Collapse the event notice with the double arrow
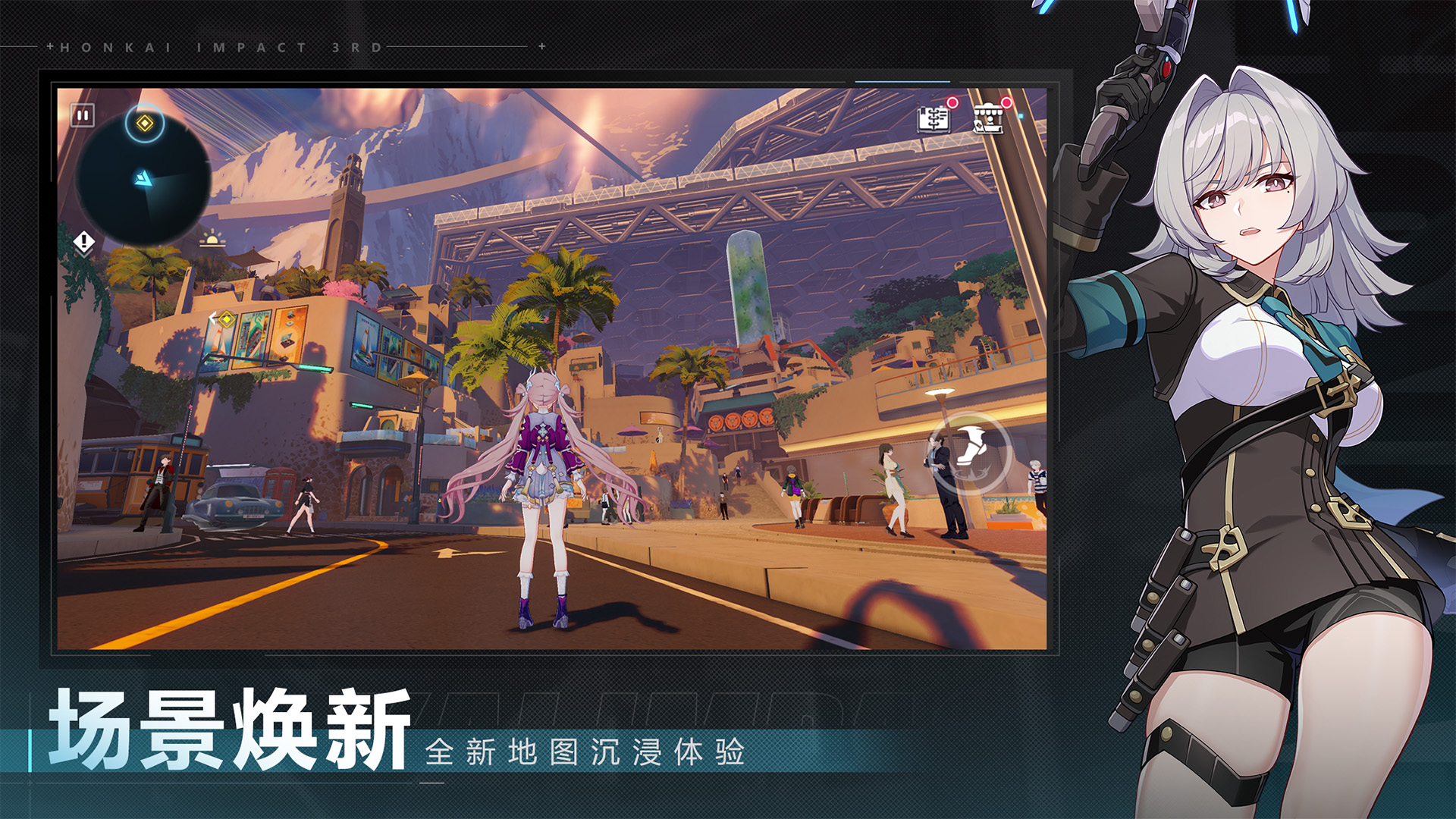1456x819 pixels. (x=84, y=256)
